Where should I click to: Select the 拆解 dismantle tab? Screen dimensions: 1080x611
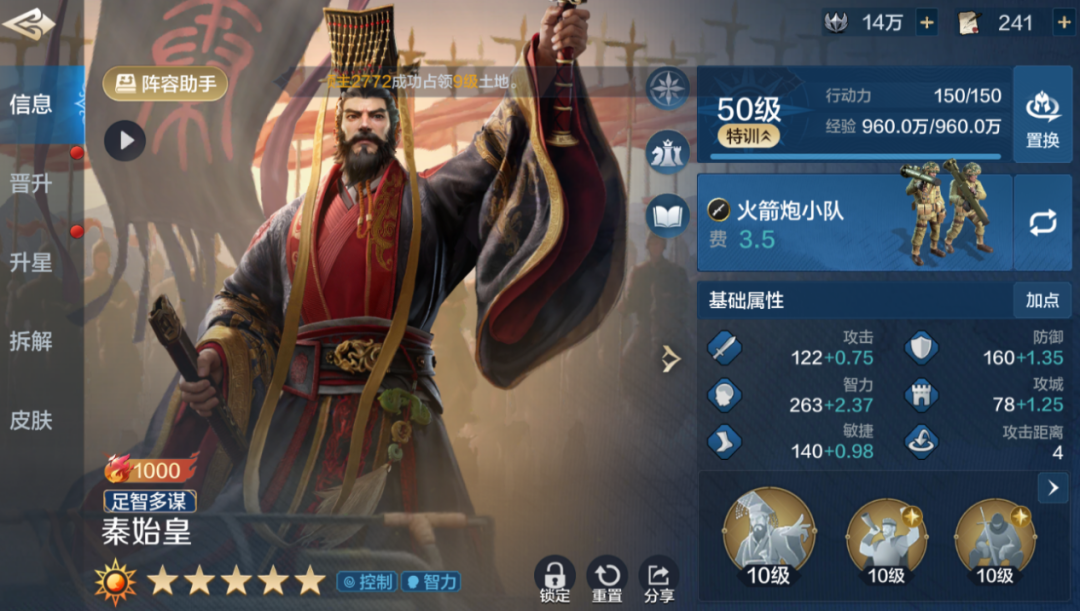[x=32, y=341]
